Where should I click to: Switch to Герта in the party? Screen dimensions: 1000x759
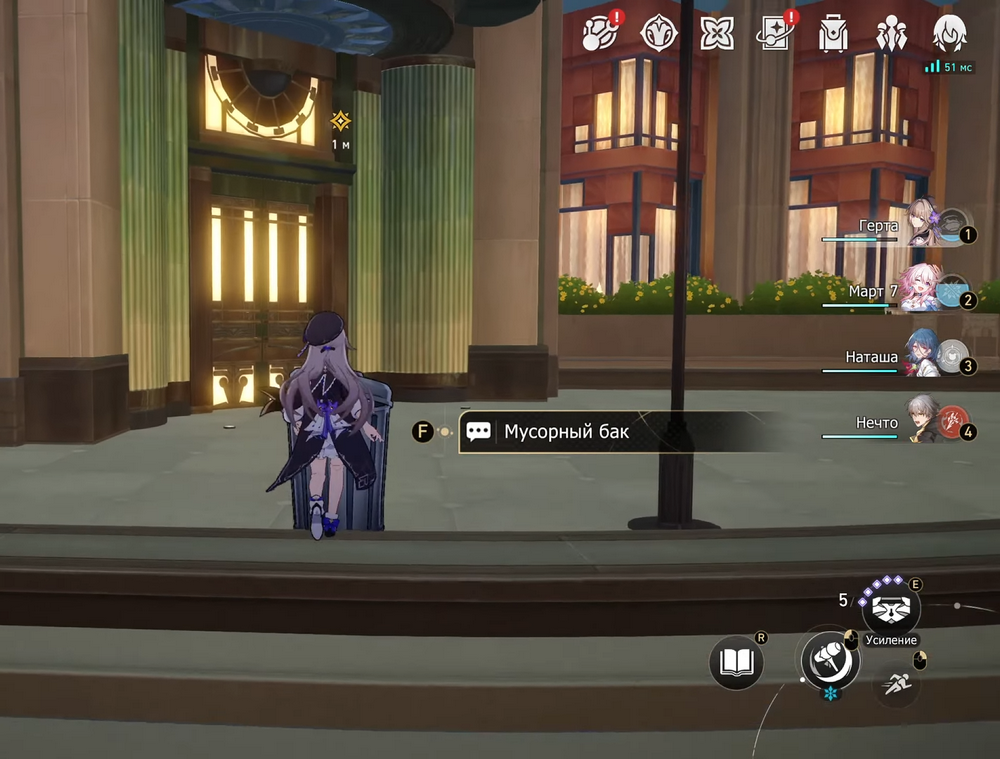(x=925, y=224)
